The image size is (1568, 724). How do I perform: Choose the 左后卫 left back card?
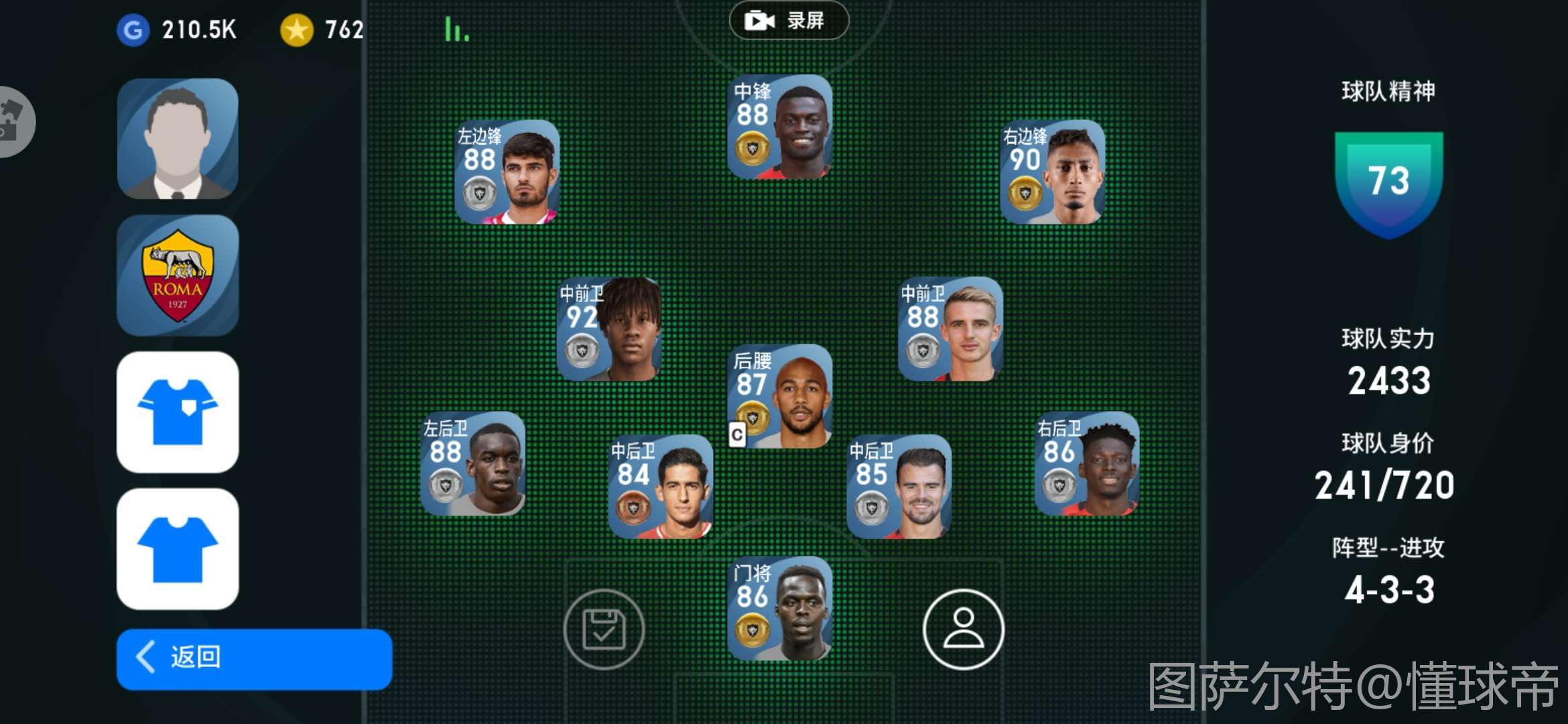tap(473, 464)
